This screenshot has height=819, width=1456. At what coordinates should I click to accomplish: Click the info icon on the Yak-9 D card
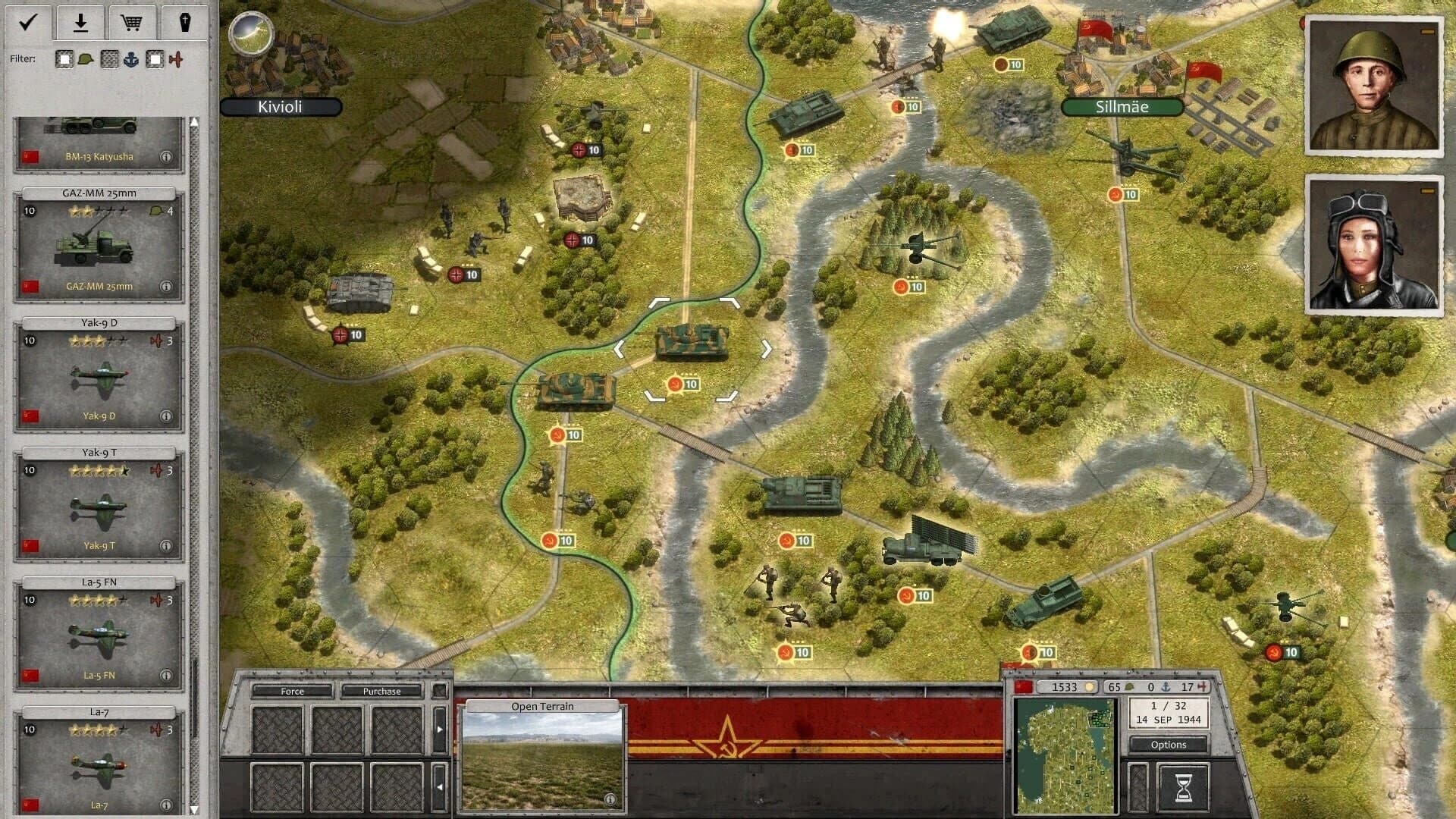click(165, 417)
